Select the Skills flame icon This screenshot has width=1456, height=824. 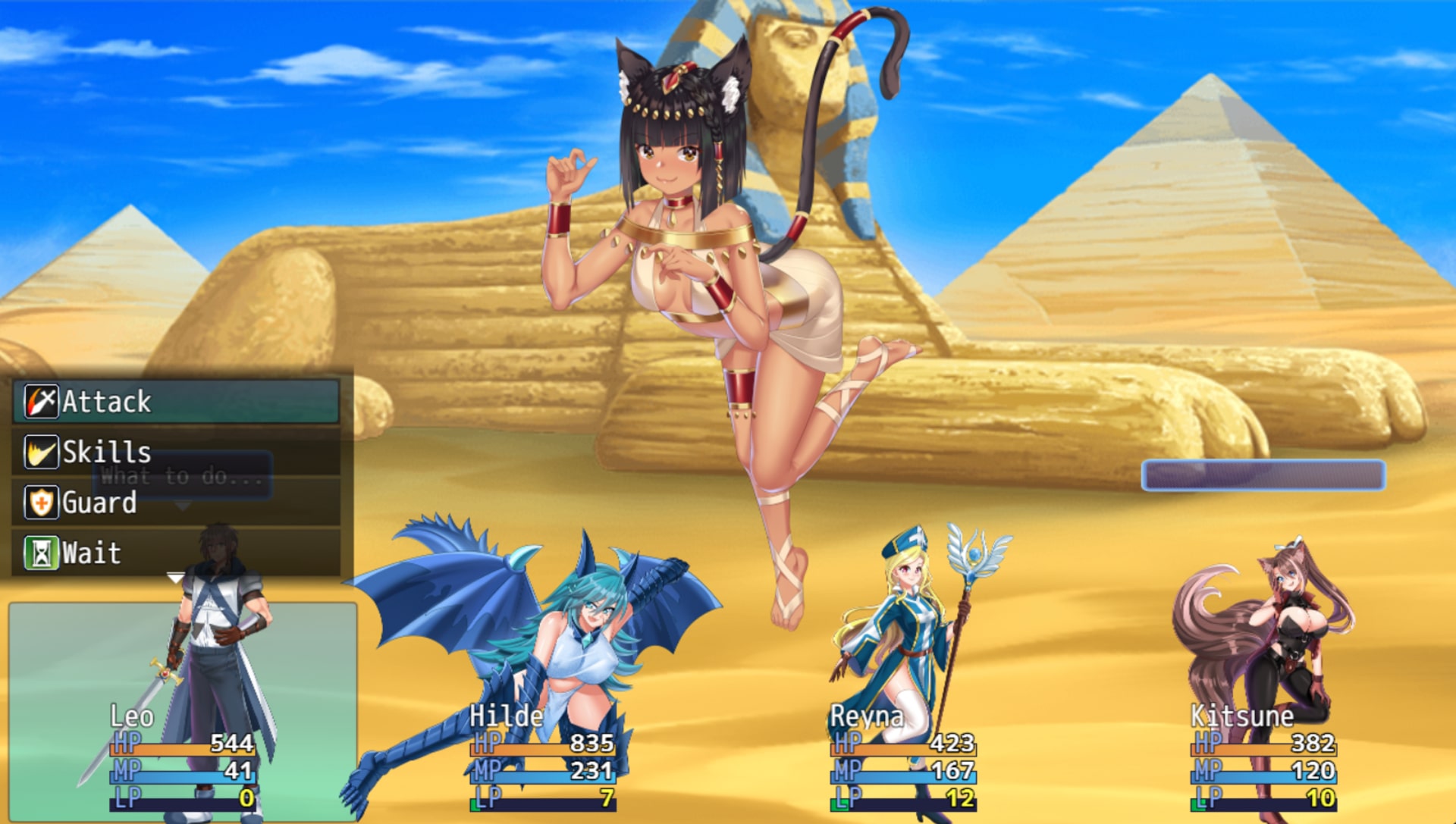pos(42,452)
